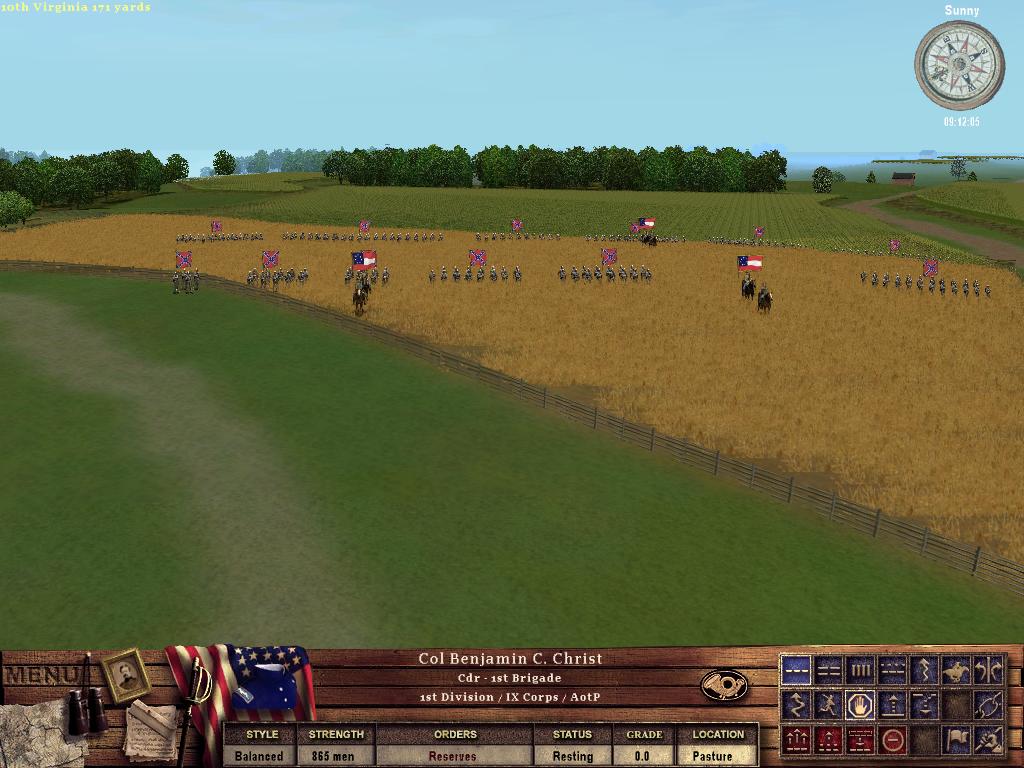This screenshot has height=768, width=1024.
Task: Open the MENU on the wooden panel
Action: 40,675
